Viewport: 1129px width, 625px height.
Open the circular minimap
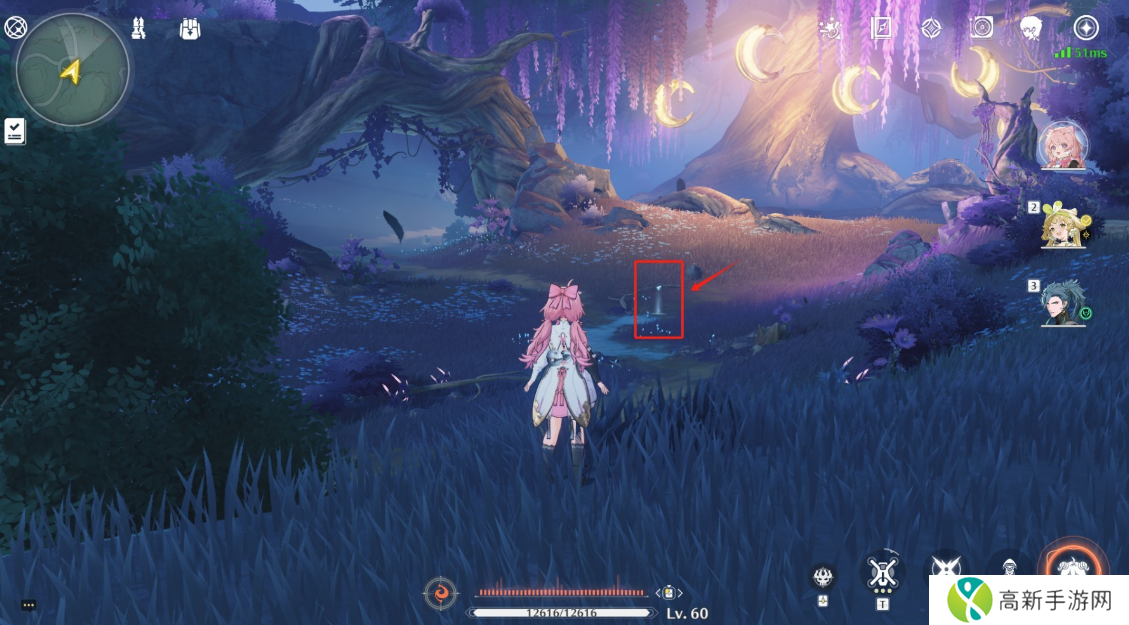(x=72, y=70)
